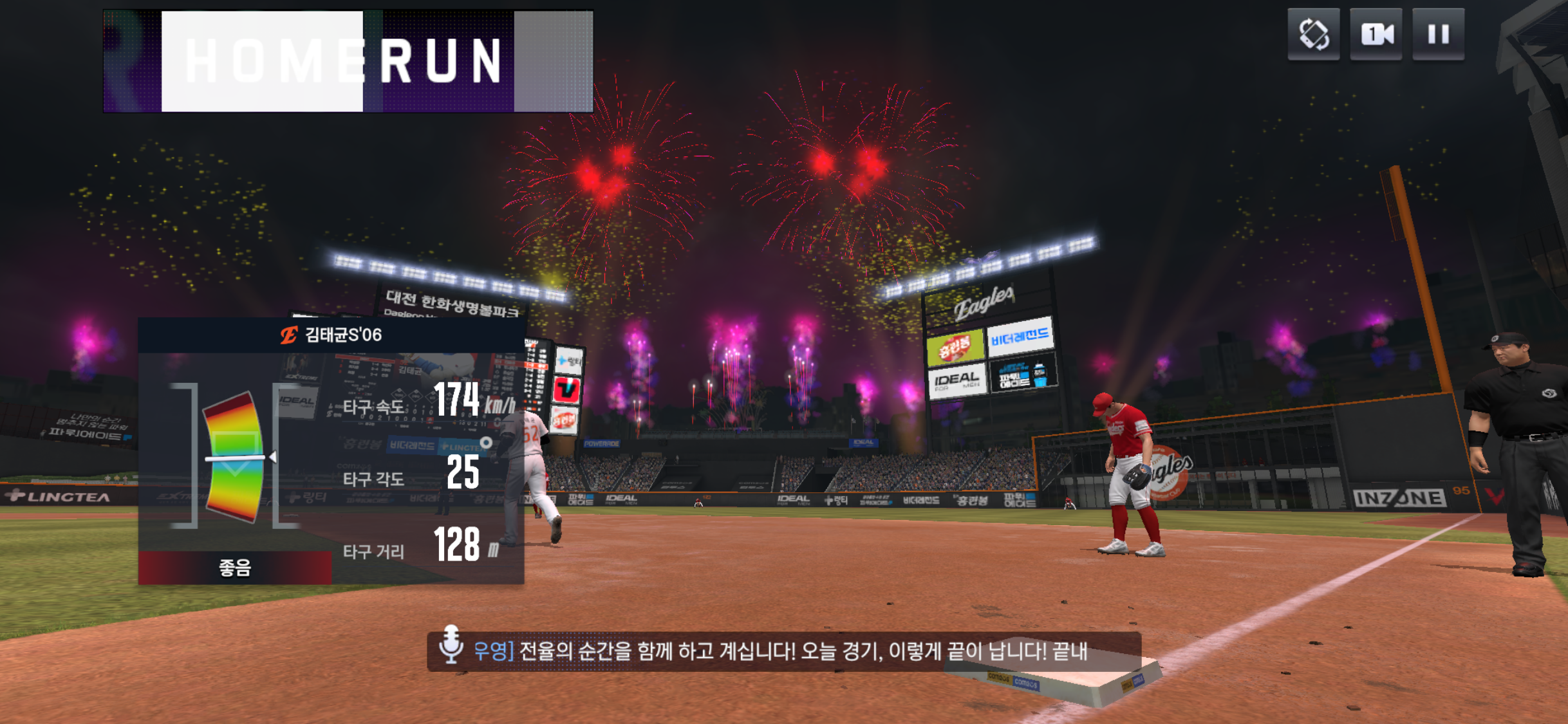Toggle the screen rotation button

pyautogui.click(x=1313, y=34)
